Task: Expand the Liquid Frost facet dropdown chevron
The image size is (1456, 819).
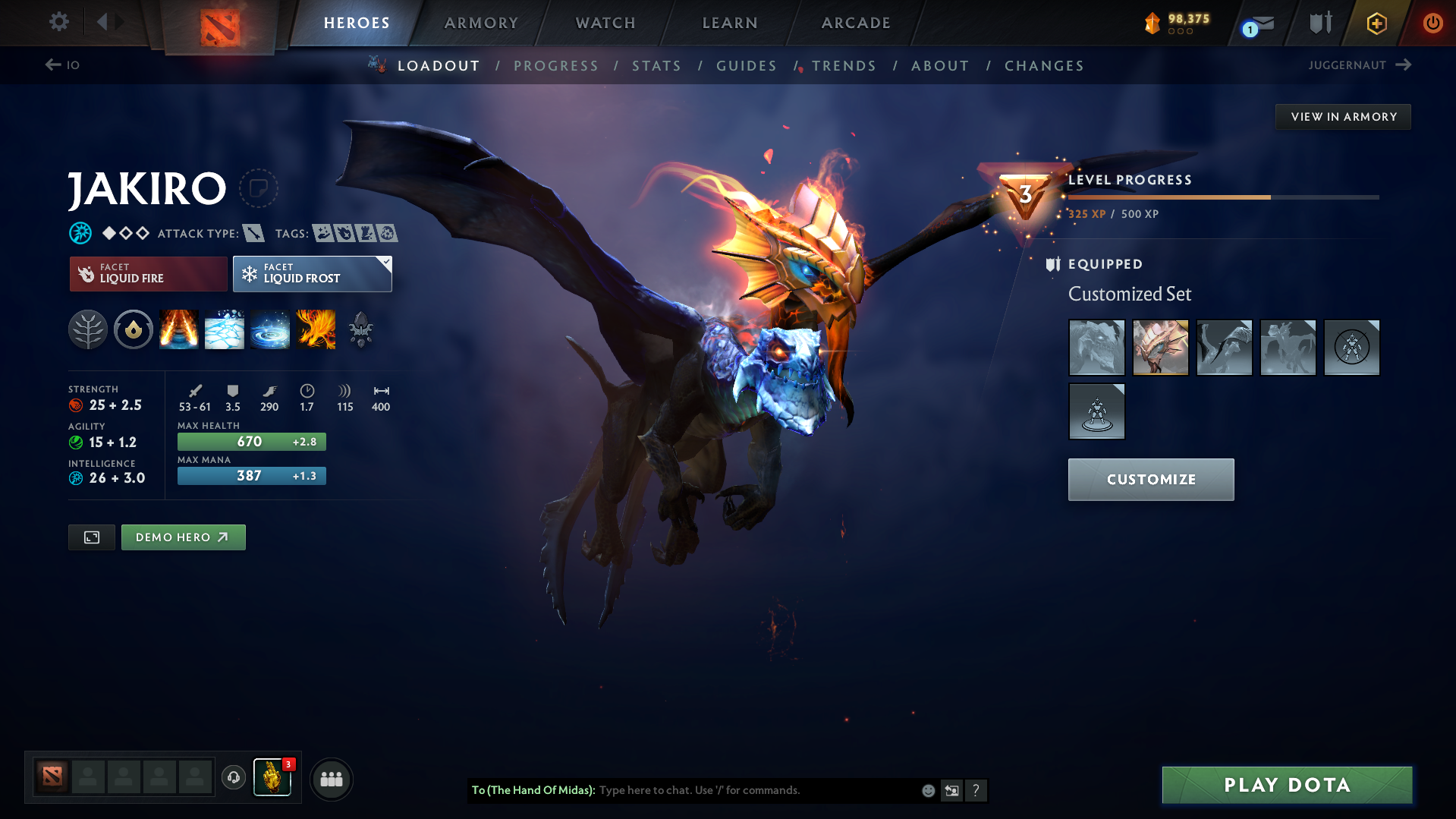Action: click(385, 261)
